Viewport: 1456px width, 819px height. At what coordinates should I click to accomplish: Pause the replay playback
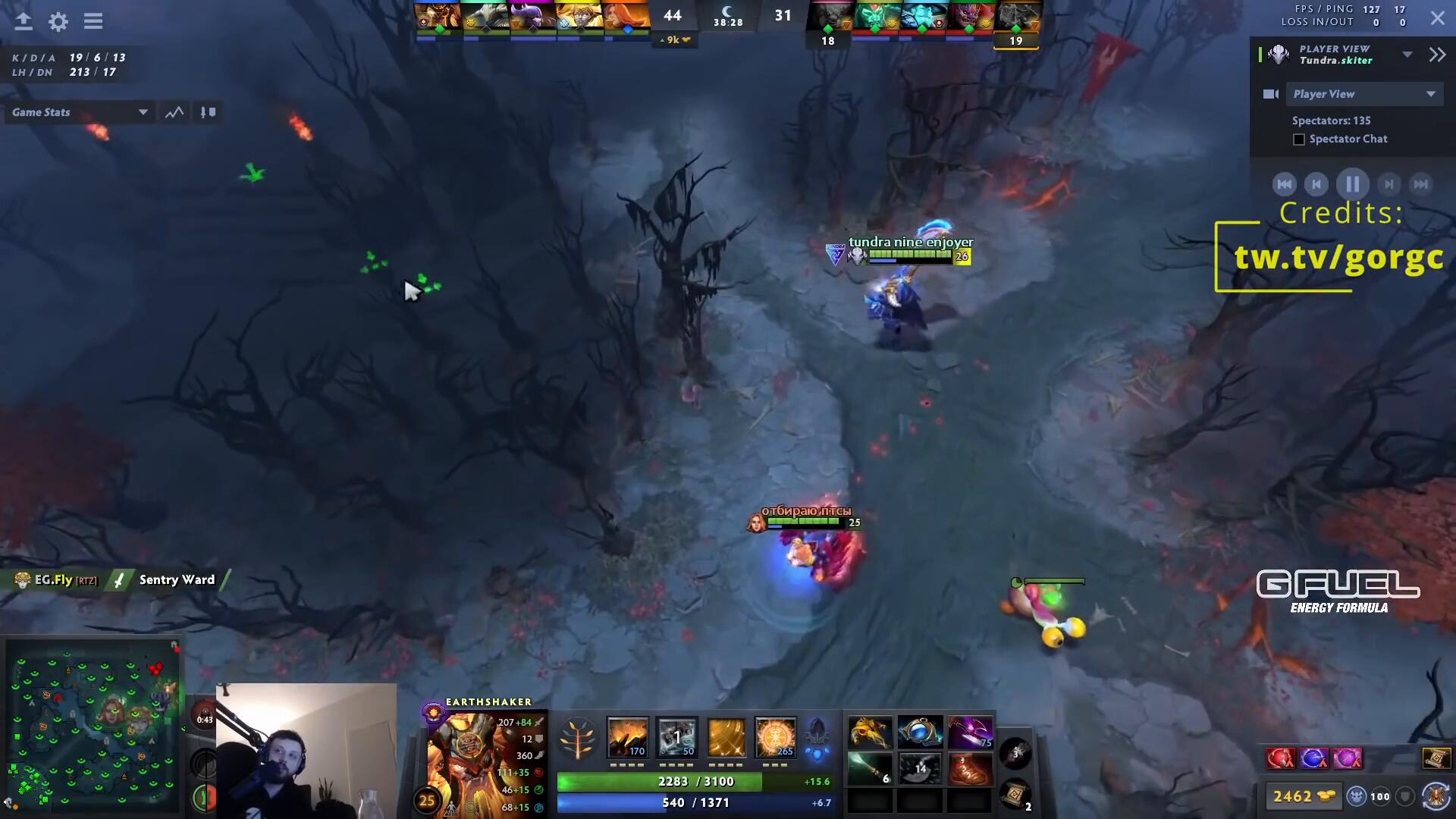pos(1352,184)
